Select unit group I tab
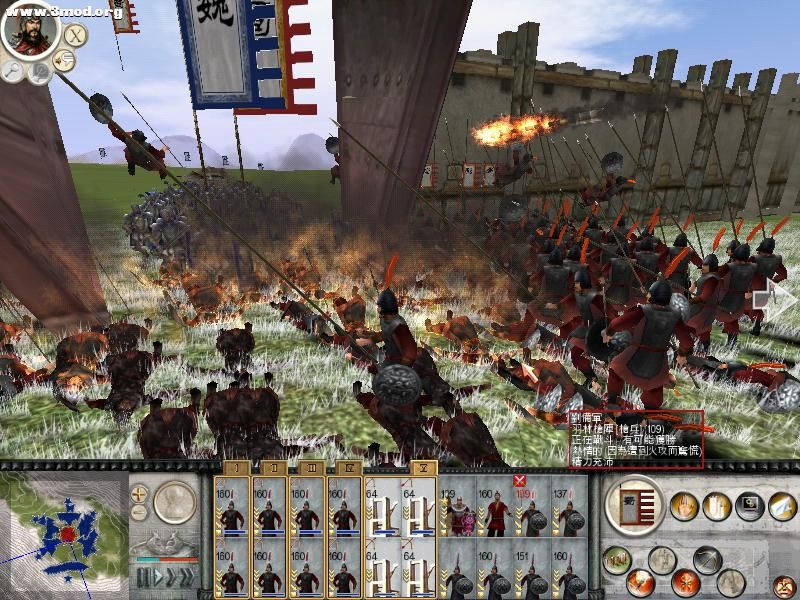 point(232,467)
